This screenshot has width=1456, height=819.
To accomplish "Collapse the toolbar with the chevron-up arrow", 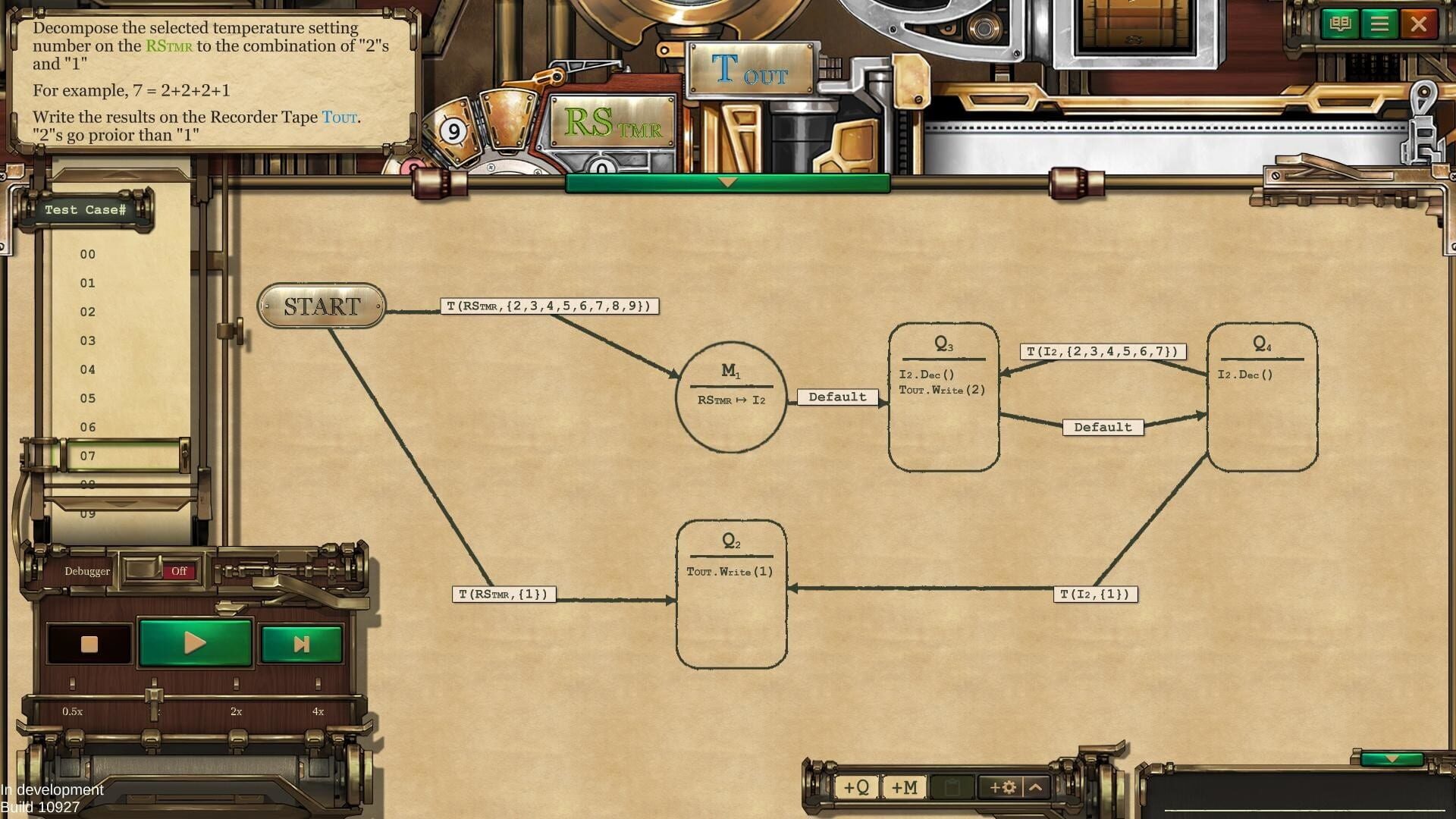I will 1036,788.
